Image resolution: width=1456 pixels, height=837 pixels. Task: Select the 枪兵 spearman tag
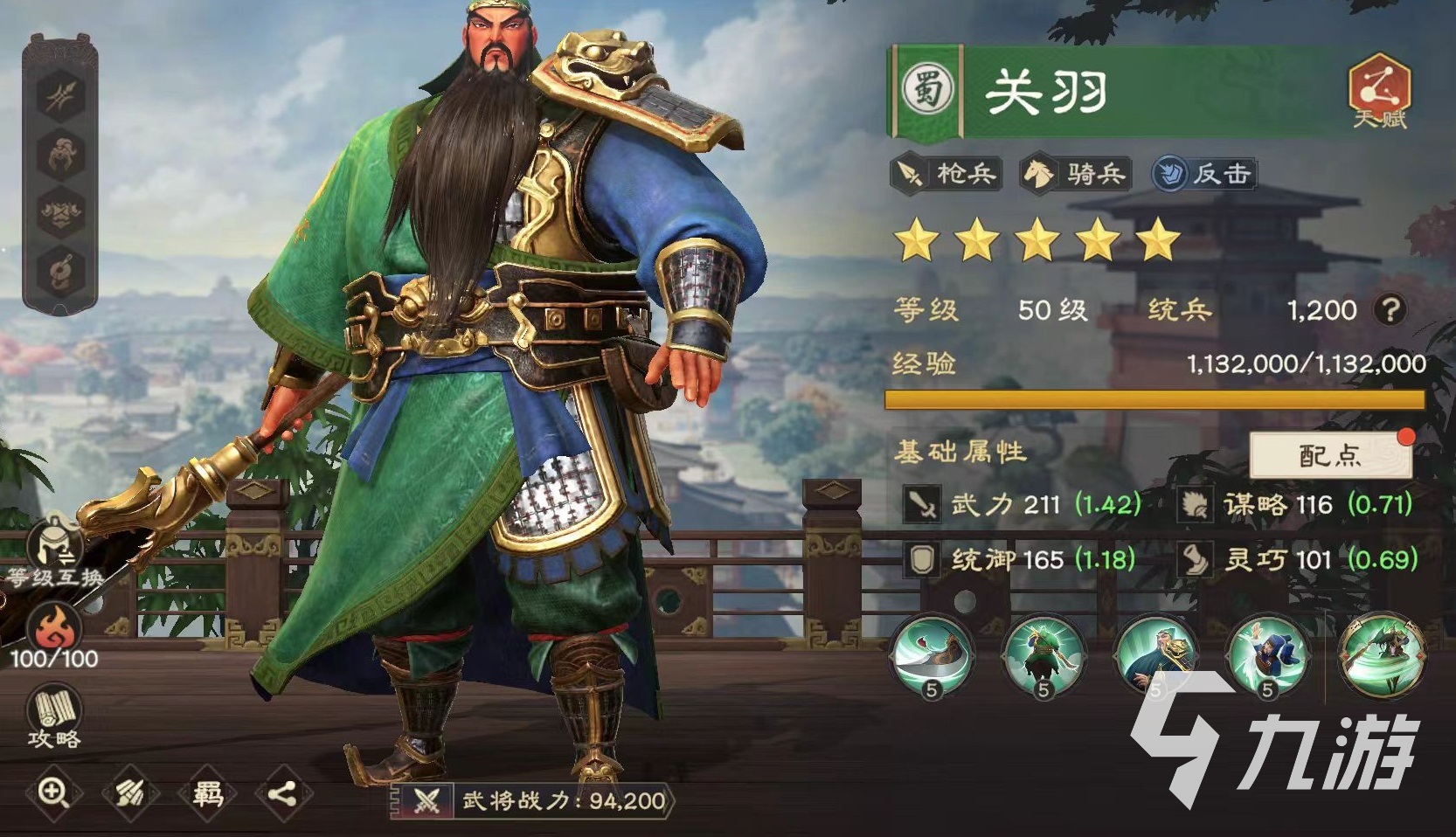click(x=945, y=173)
